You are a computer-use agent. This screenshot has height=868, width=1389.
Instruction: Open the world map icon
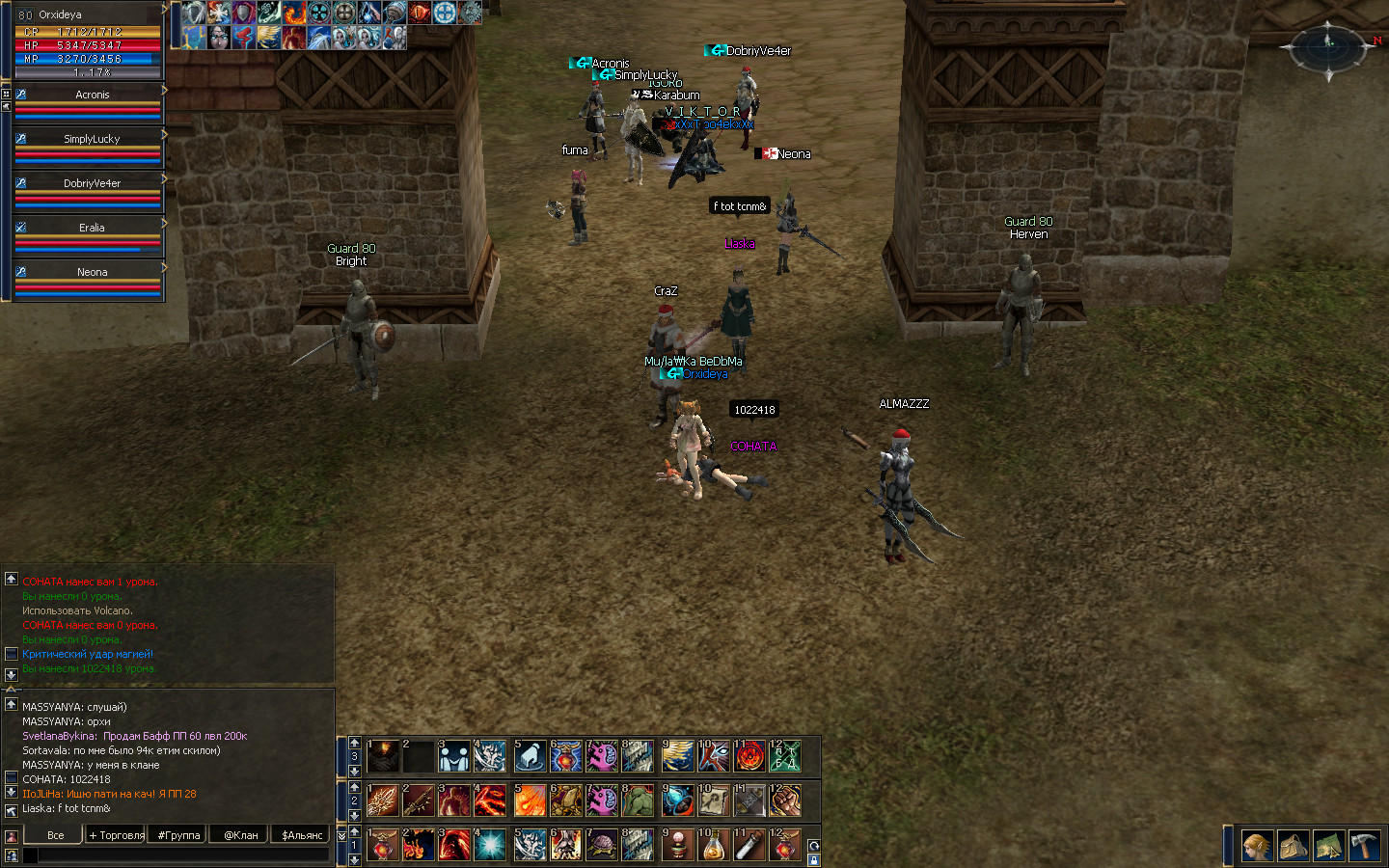(x=1328, y=846)
